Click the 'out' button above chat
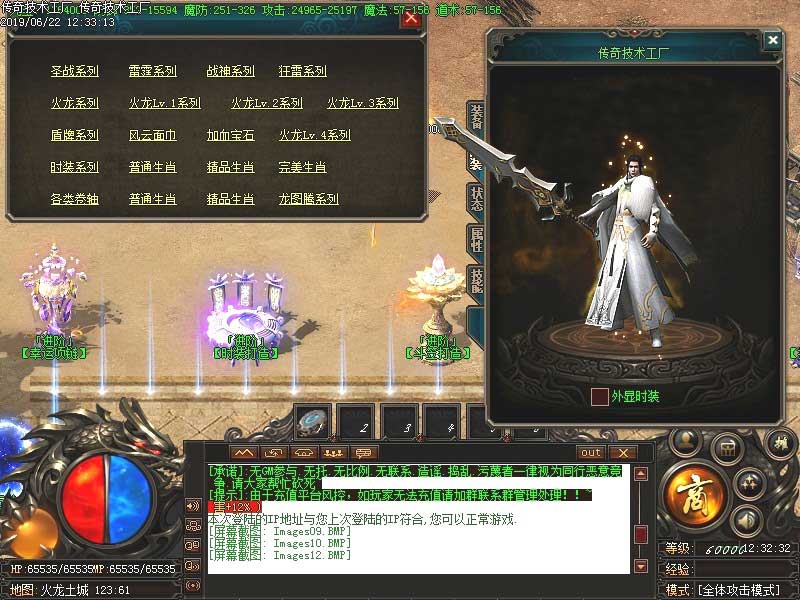 click(x=590, y=453)
